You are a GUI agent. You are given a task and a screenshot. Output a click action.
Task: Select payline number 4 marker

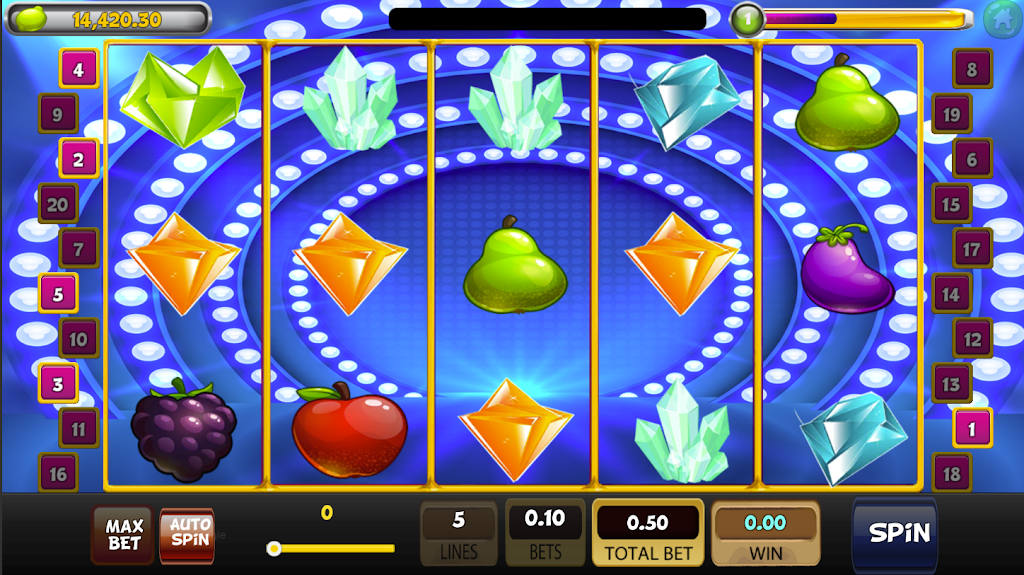(79, 70)
